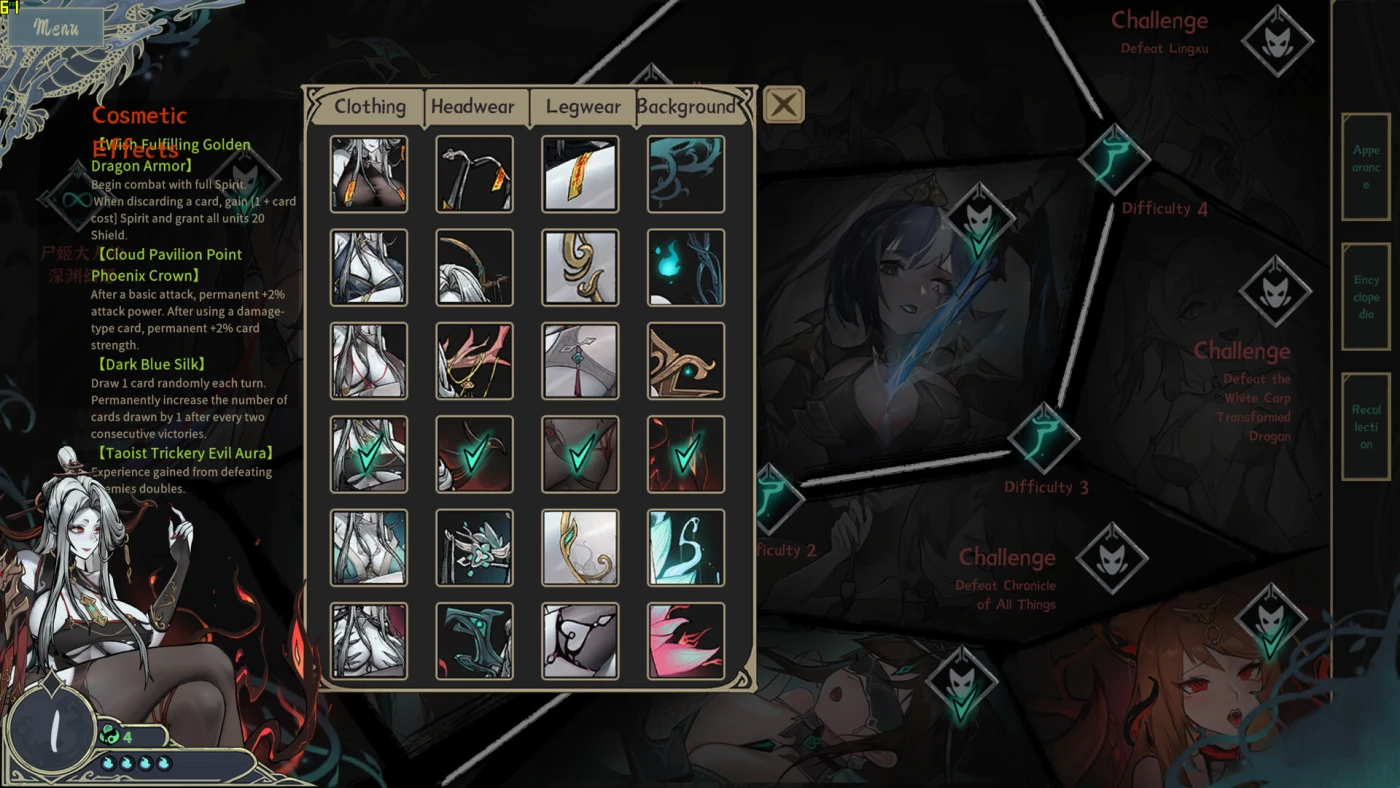Close the cosmetics panel with X
The height and width of the screenshot is (788, 1400).
783,104
